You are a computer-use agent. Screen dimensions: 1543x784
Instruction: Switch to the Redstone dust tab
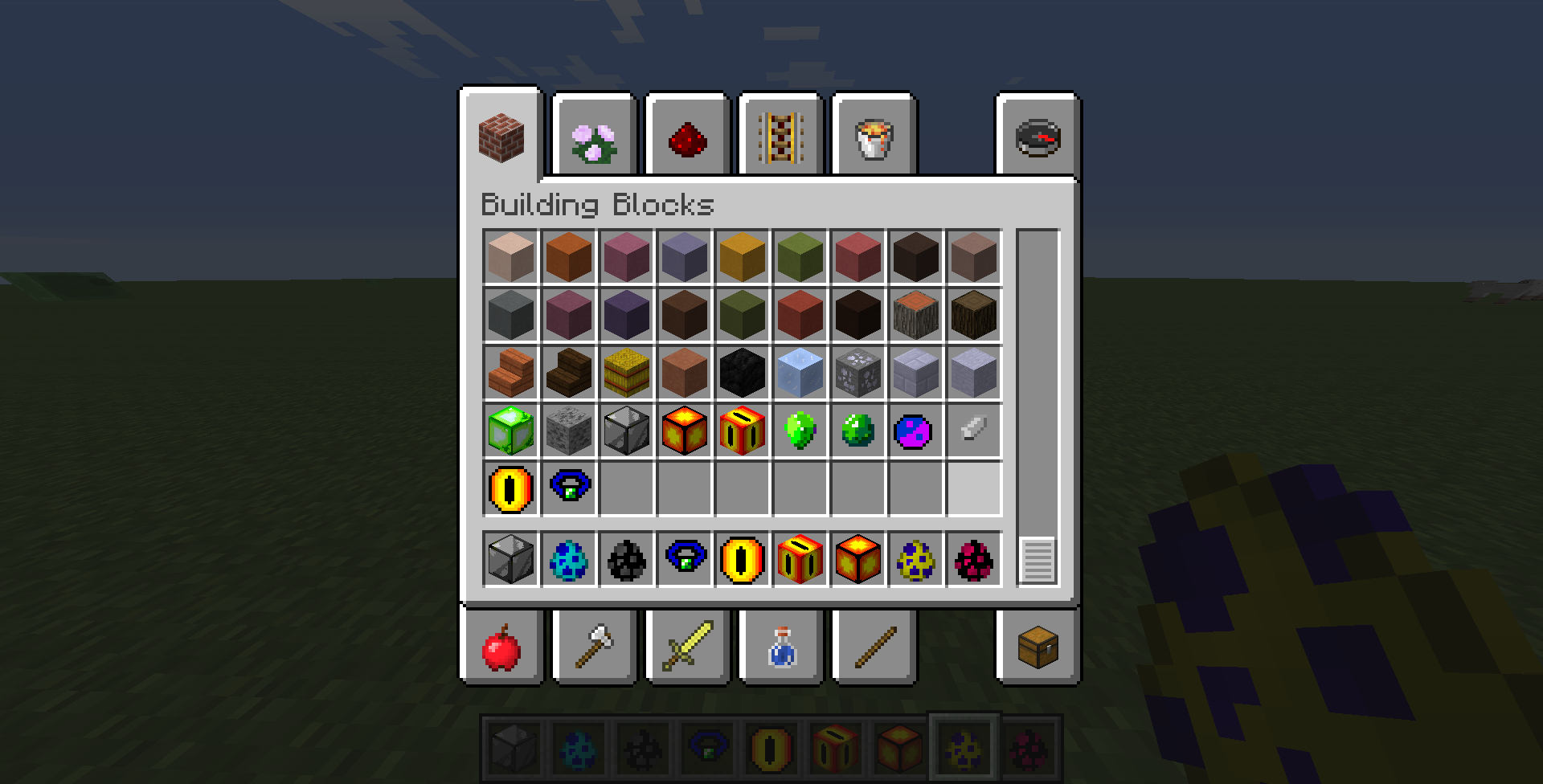point(687,137)
